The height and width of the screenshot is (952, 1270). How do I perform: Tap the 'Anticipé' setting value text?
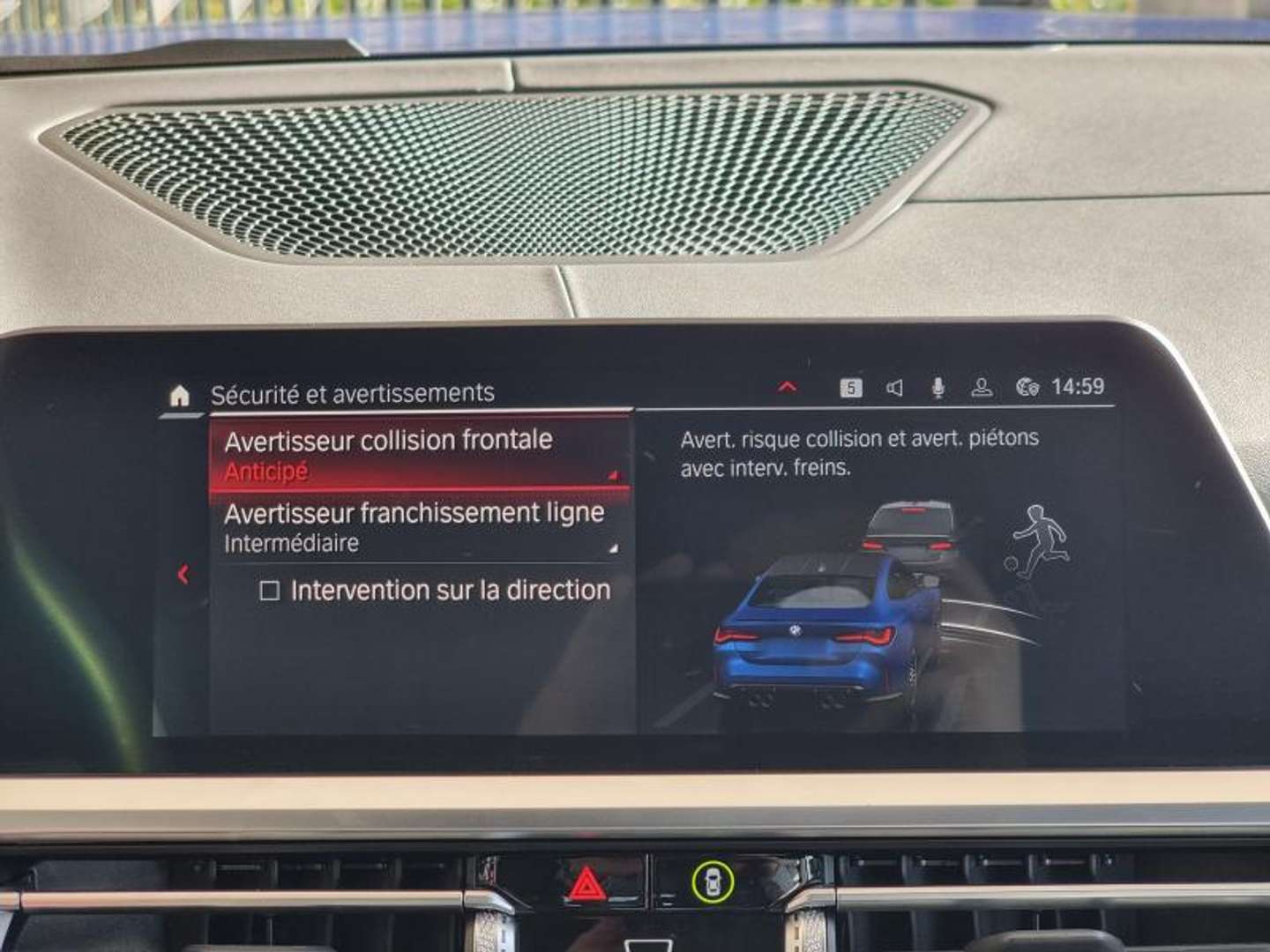[x=264, y=470]
